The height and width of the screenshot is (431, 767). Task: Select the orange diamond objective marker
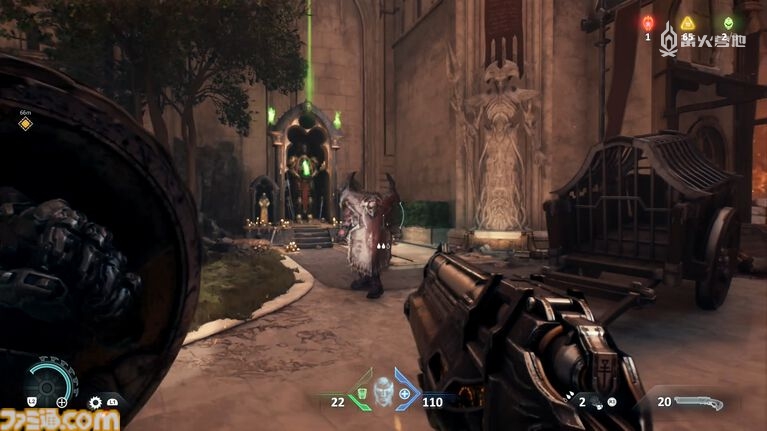pos(25,124)
